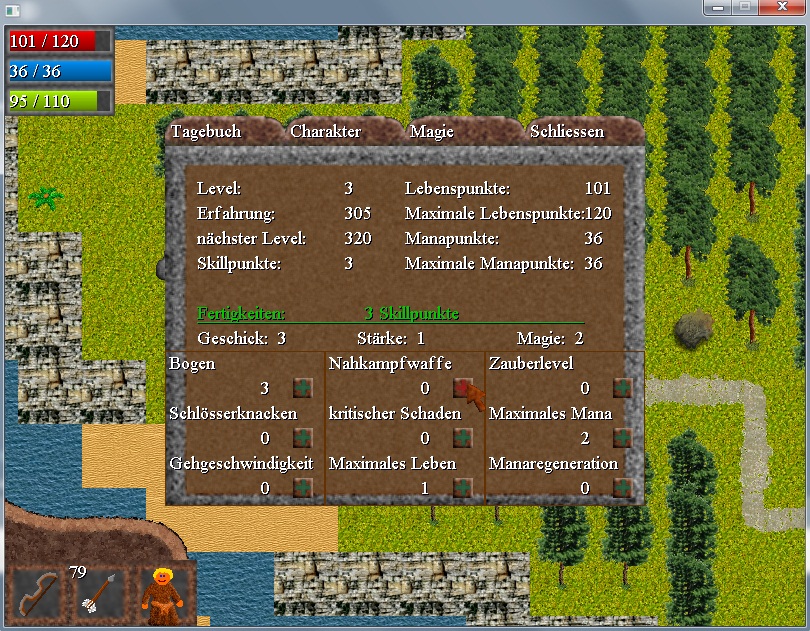This screenshot has width=810, height=631.
Task: Raise Maximales Leben with its plus button
Action: pos(462,488)
